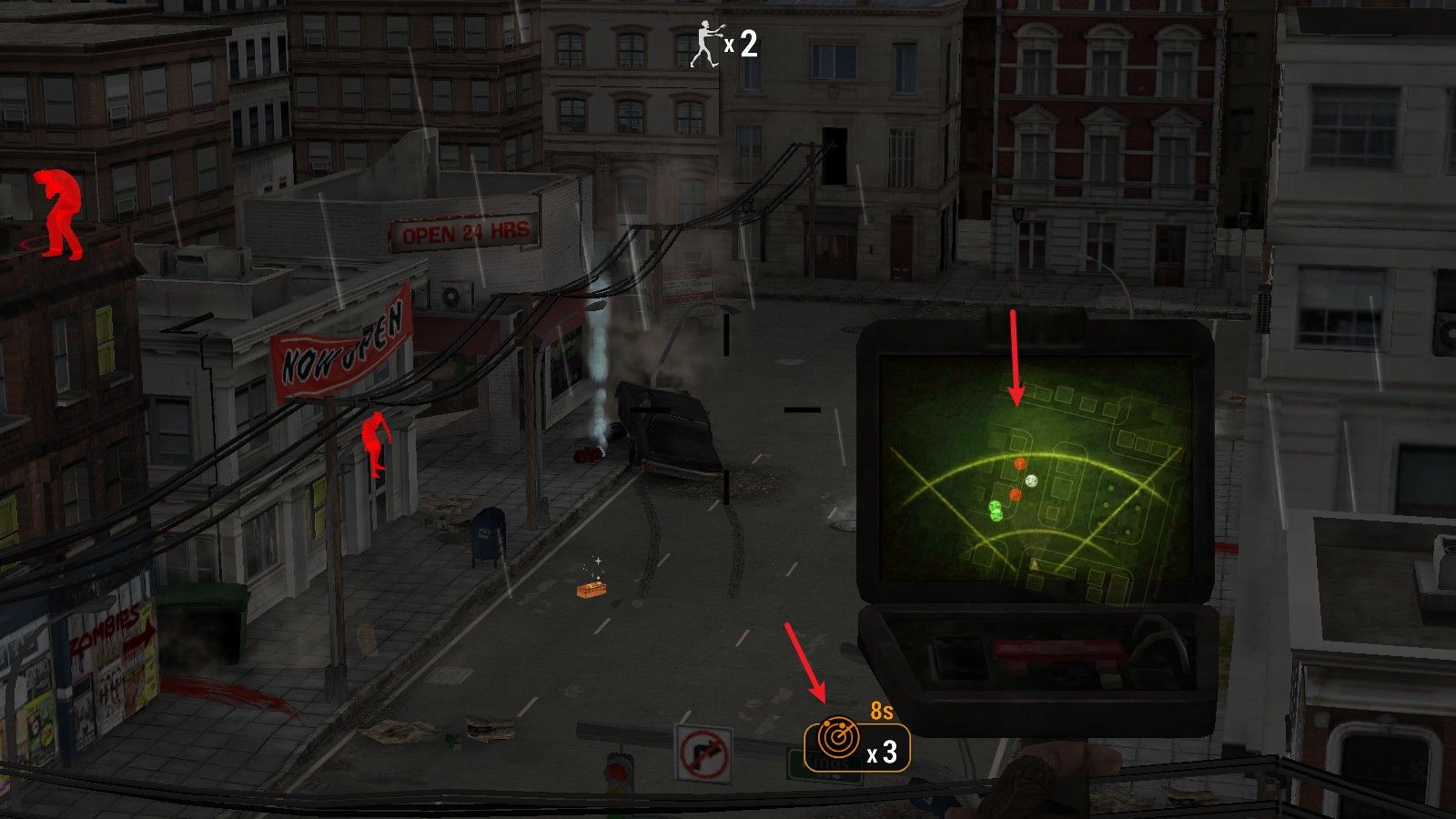Click the green radar map screen

tap(1035, 471)
